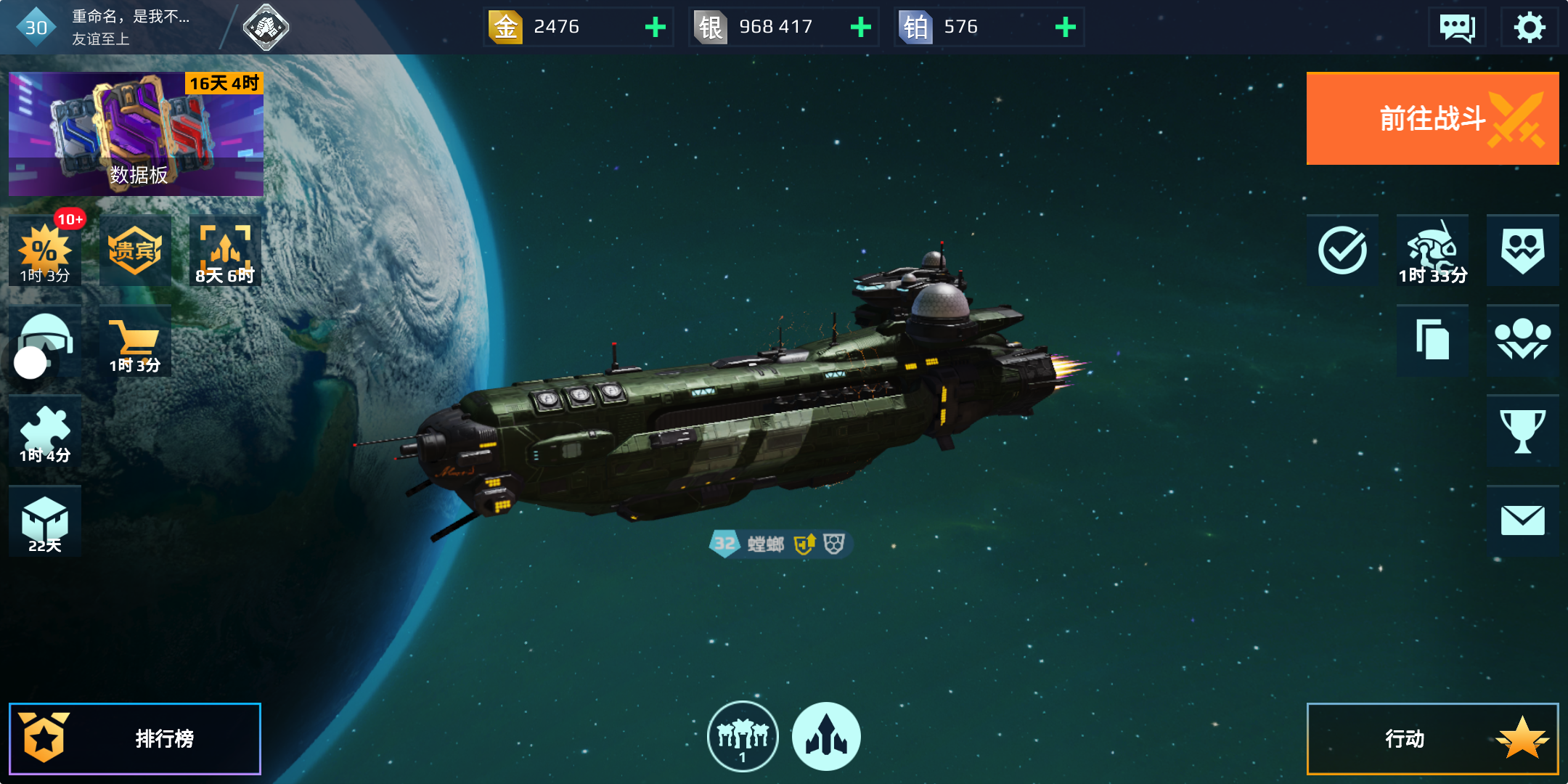Open the mail envelope inbox
The width and height of the screenshot is (1568, 784).
pyautogui.click(x=1522, y=521)
